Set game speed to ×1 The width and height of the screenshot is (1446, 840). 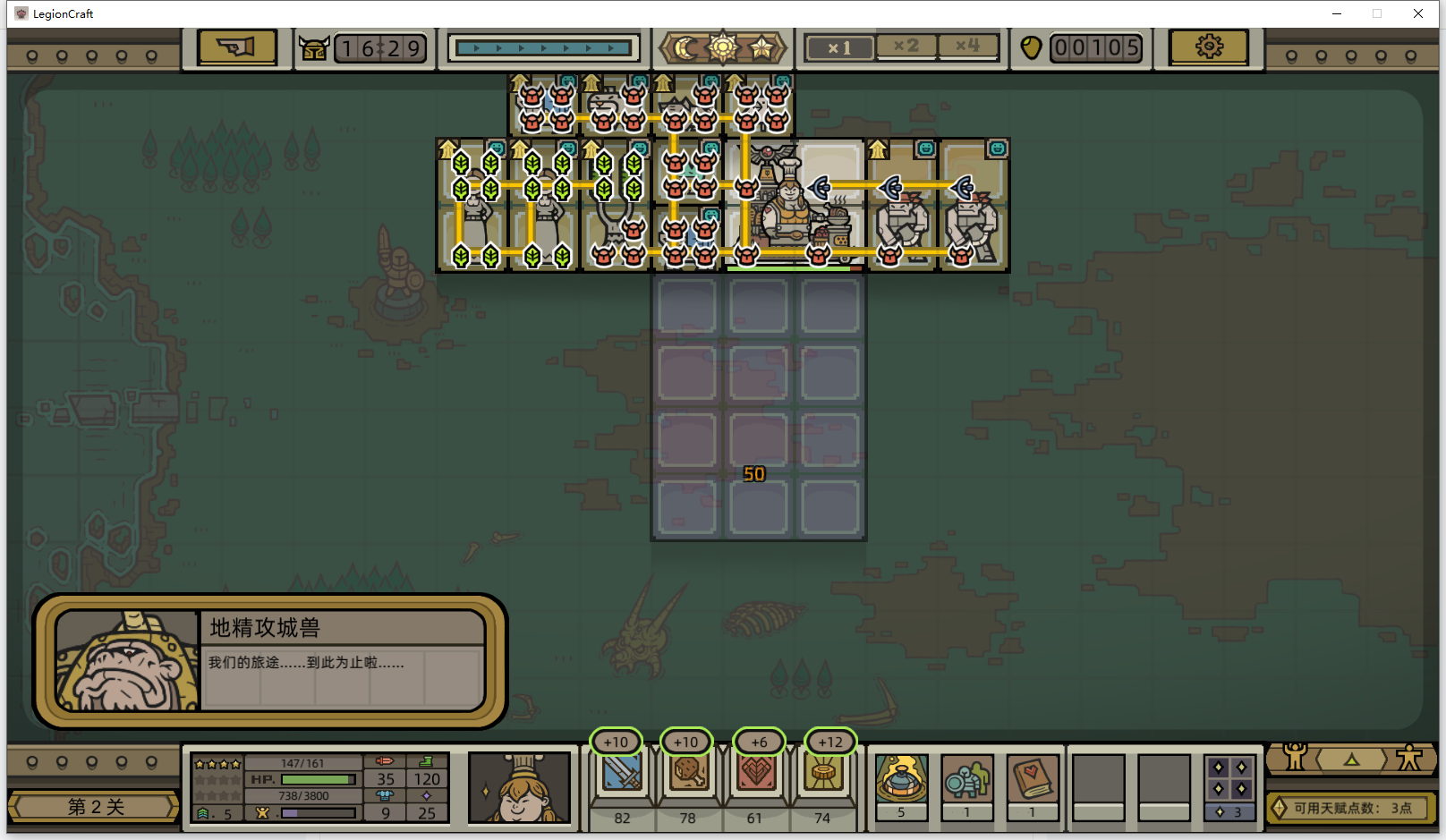pyautogui.click(x=838, y=47)
